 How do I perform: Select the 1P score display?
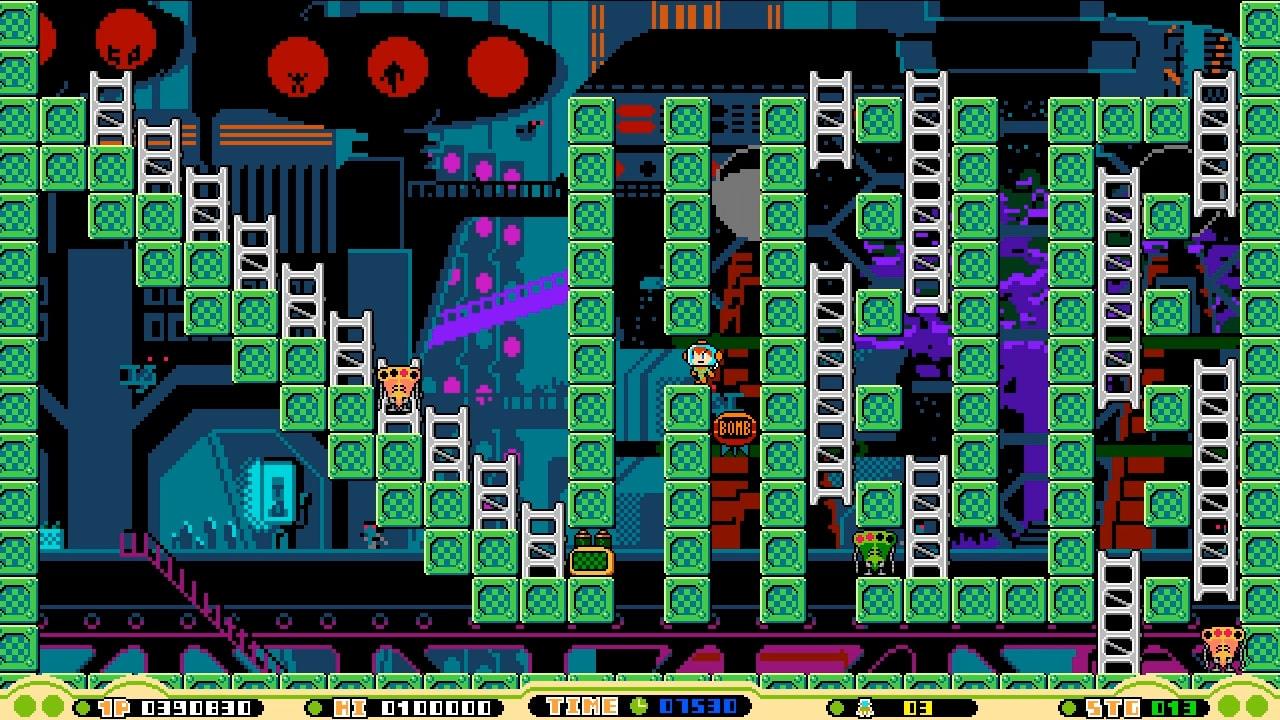click(x=170, y=708)
